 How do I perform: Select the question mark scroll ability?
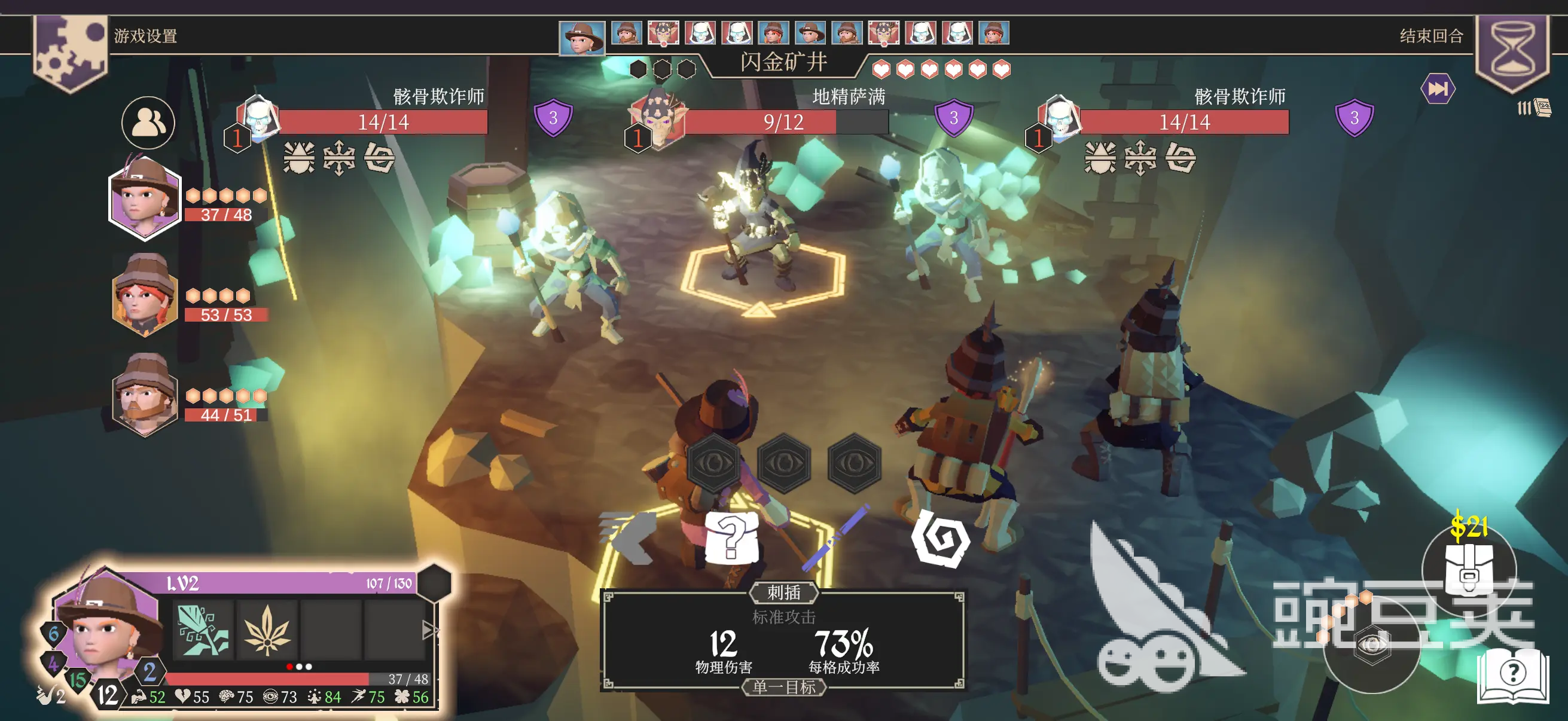click(x=731, y=537)
